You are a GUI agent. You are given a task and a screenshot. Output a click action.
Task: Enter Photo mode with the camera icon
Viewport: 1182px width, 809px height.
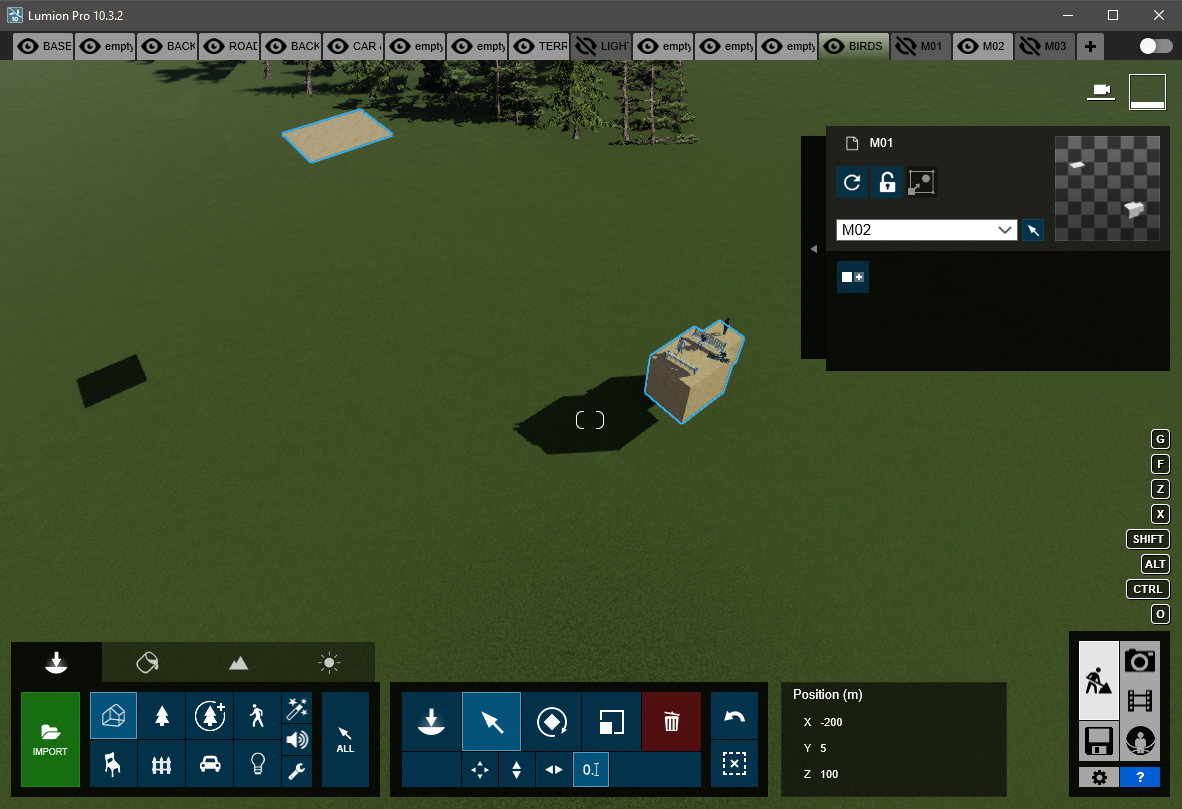coord(1140,660)
